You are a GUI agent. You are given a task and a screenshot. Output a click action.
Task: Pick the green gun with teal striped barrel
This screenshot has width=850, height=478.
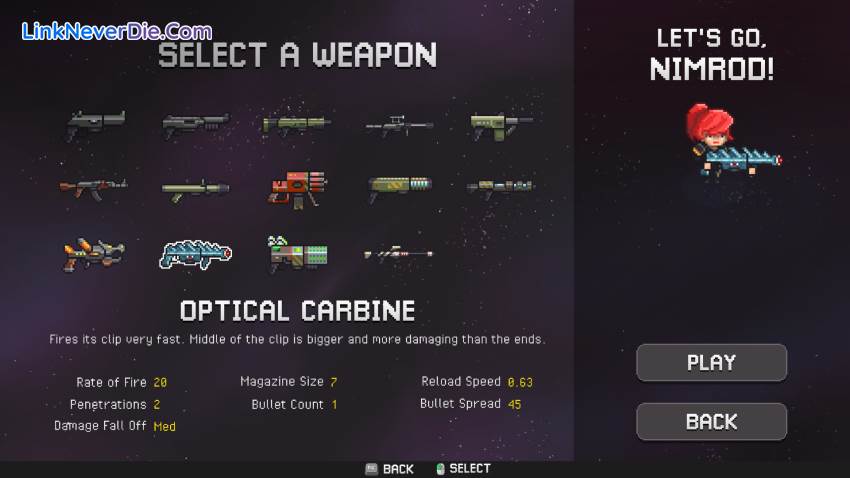tap(400, 186)
